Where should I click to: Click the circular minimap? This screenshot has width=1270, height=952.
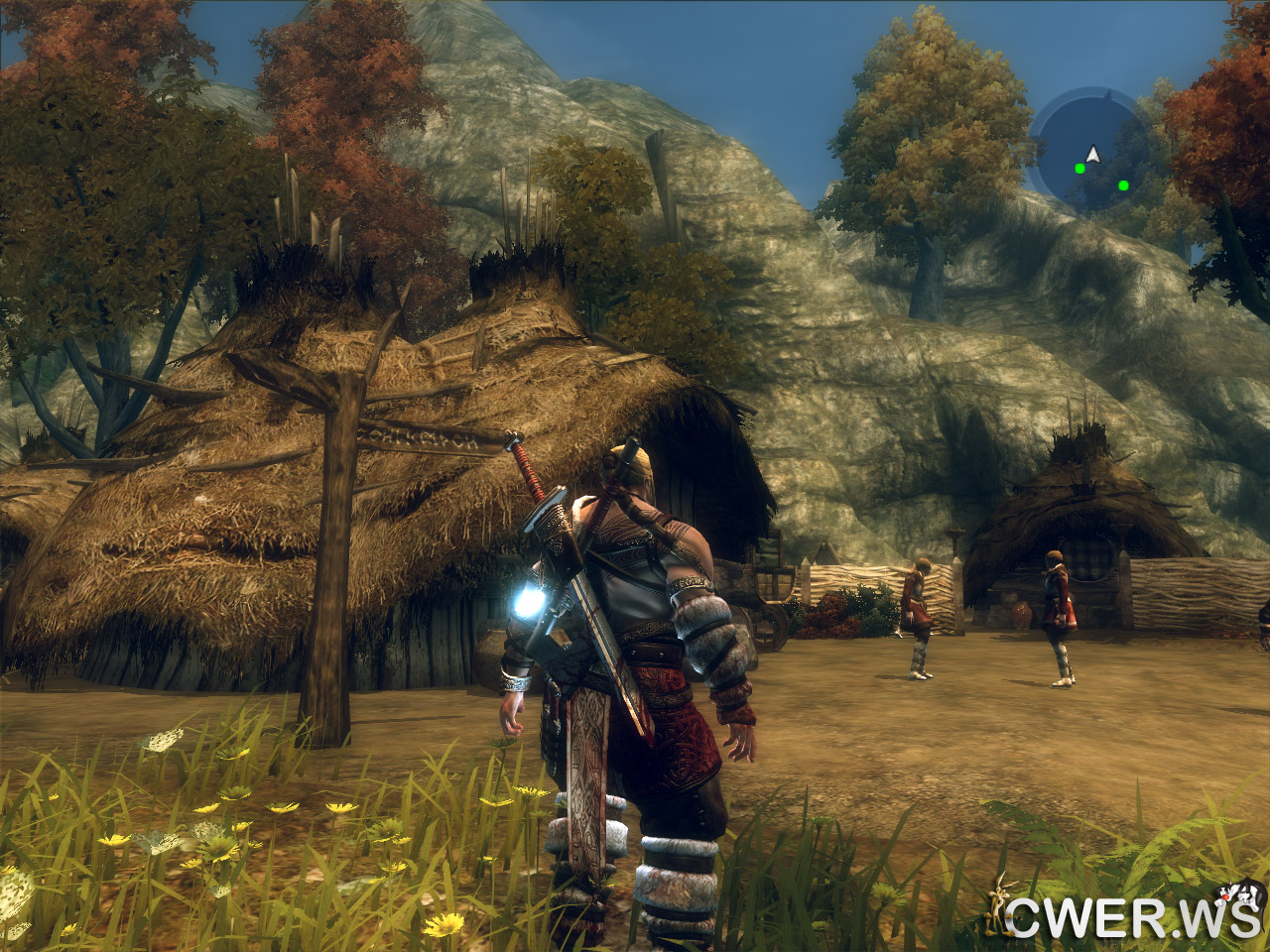(1091, 149)
